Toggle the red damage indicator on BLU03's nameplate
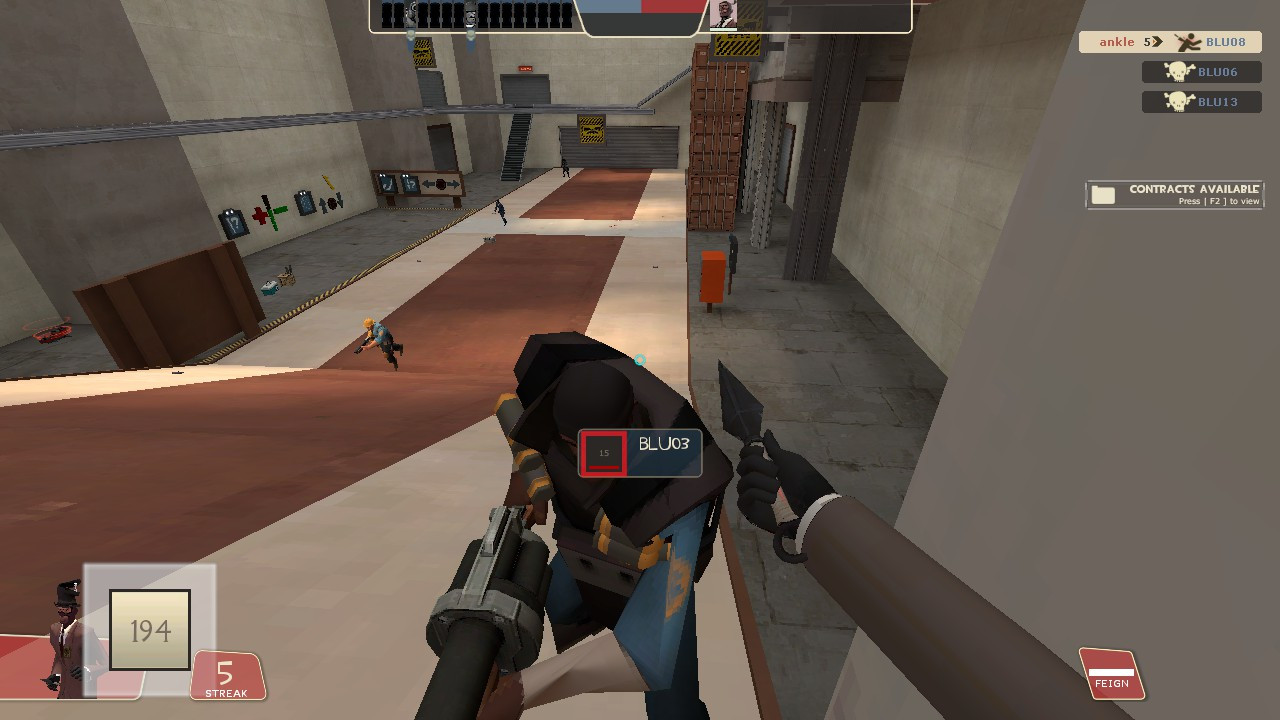The image size is (1280, 720). 603,453
